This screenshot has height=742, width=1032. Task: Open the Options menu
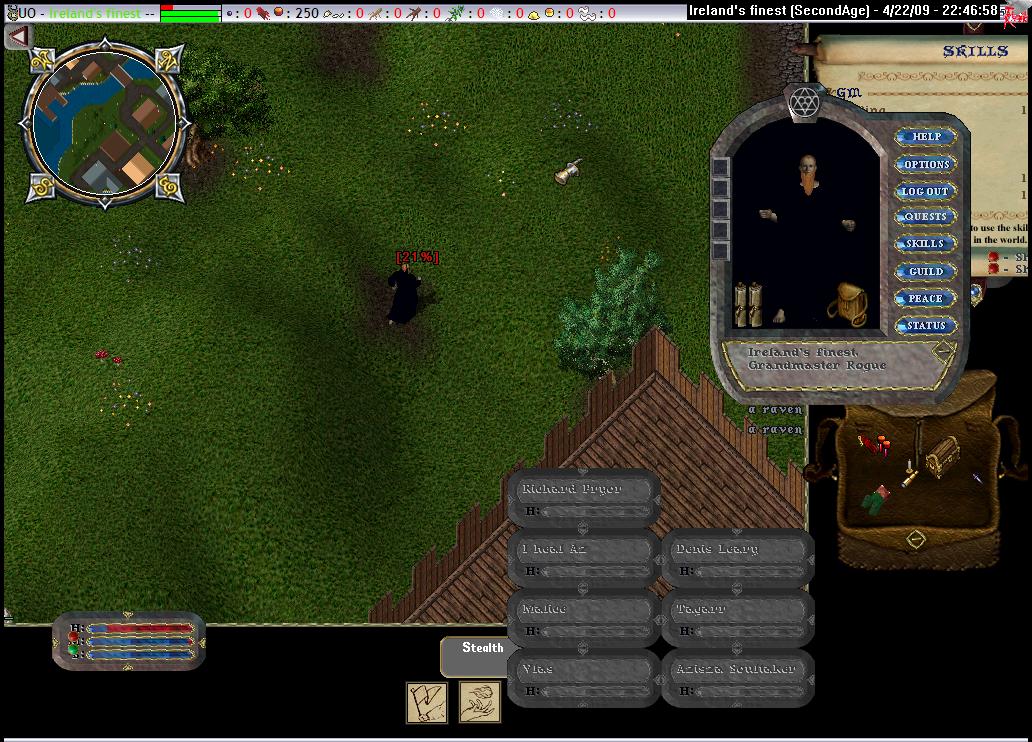click(925, 164)
